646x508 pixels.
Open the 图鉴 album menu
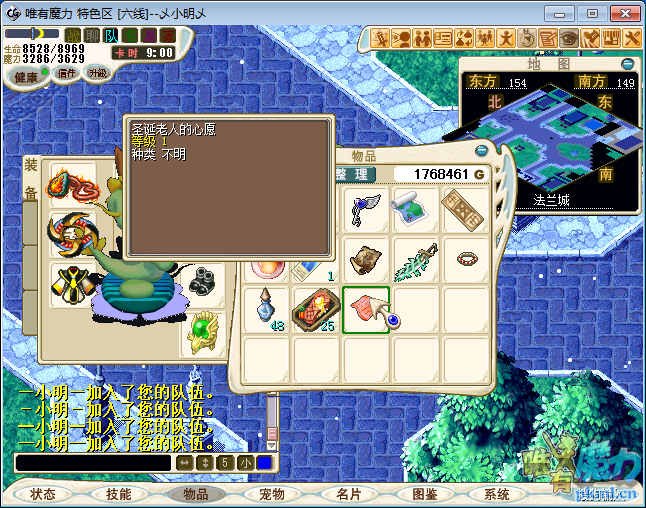tap(425, 494)
